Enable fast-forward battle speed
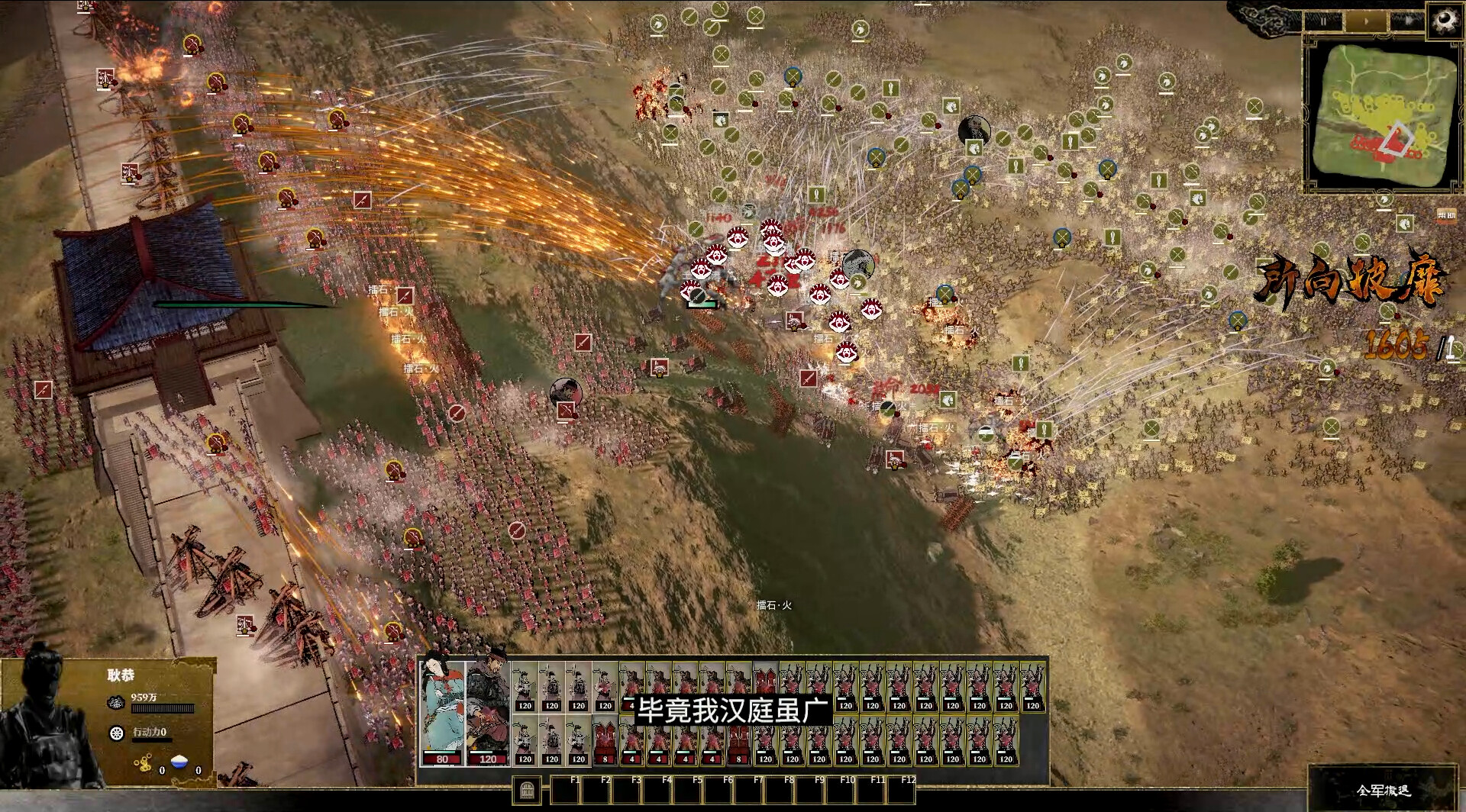Viewport: 1466px width, 812px height. point(1409,21)
